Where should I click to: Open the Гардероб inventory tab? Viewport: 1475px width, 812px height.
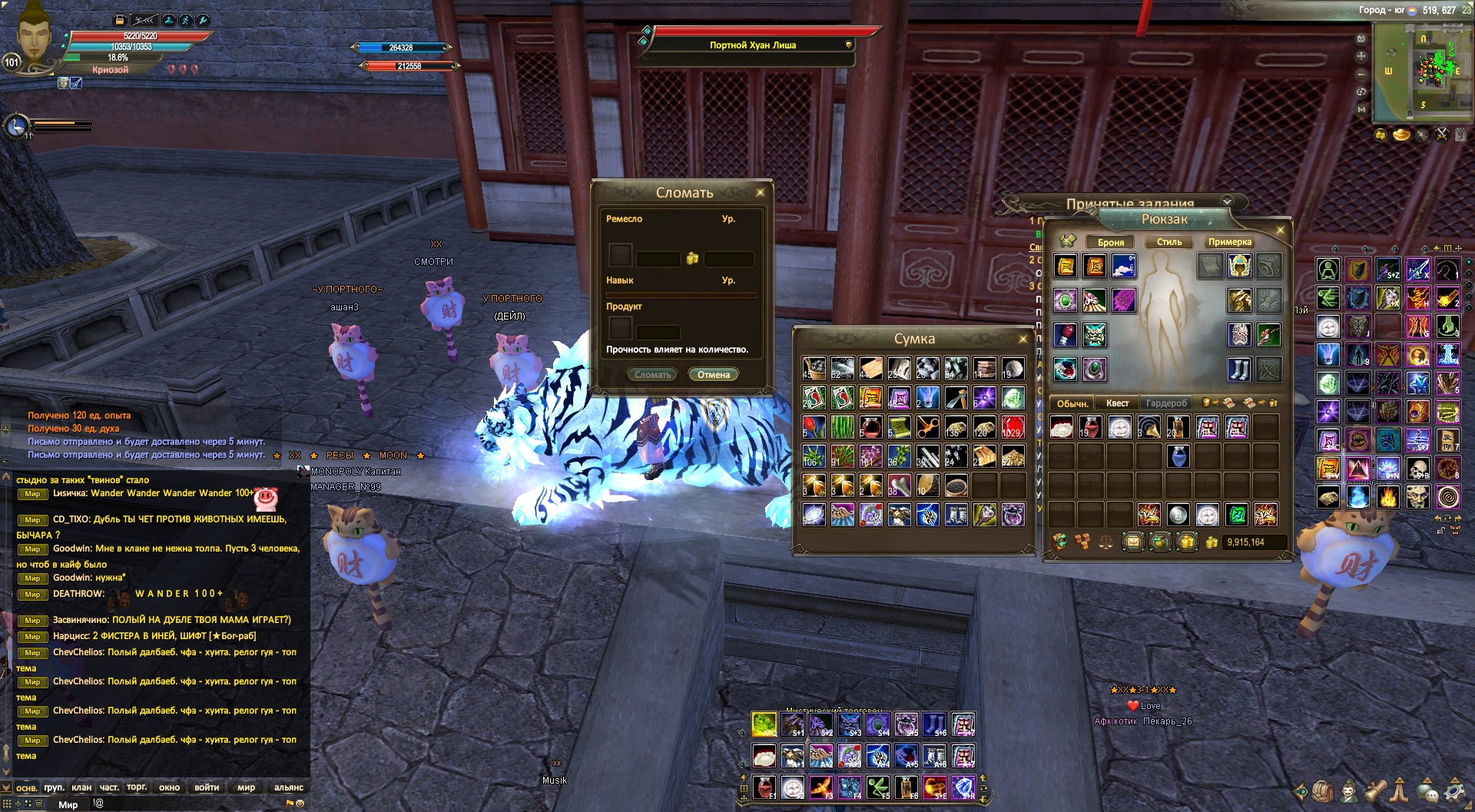[x=1166, y=403]
